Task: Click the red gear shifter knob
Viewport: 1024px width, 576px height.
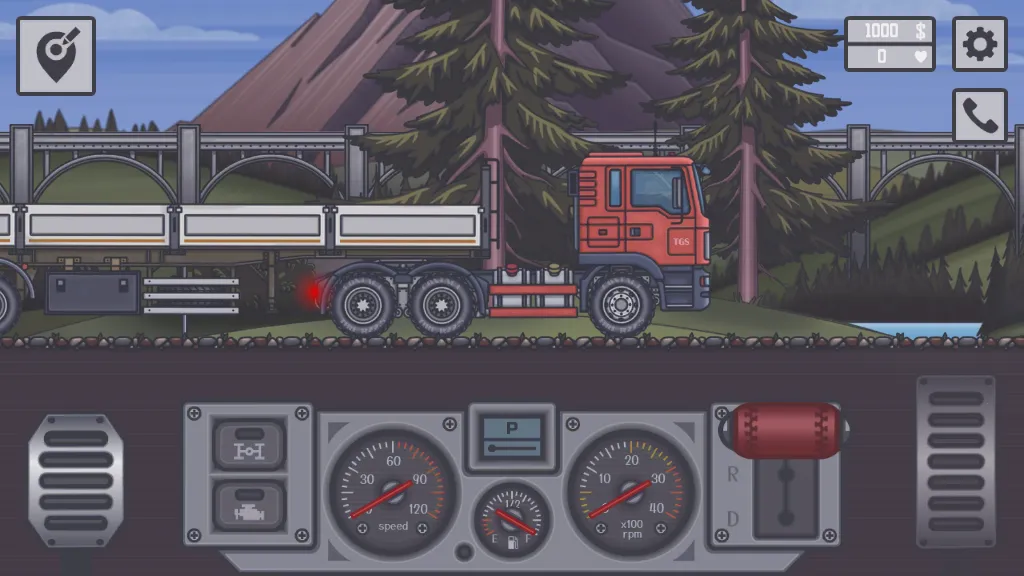Action: [x=787, y=431]
